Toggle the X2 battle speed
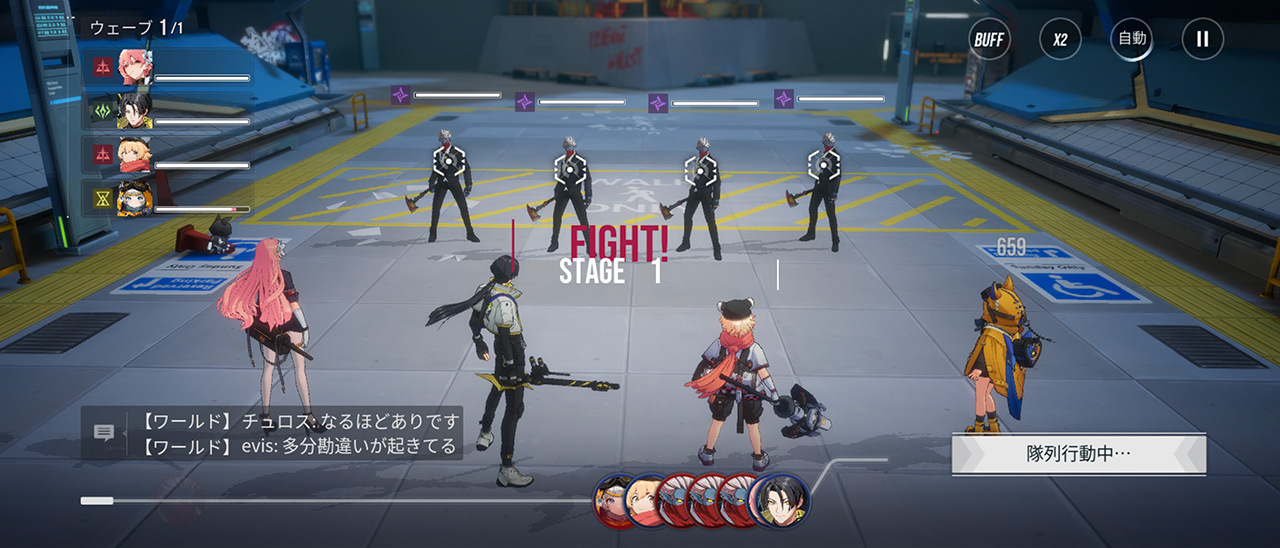The height and width of the screenshot is (548, 1280). 1060,40
